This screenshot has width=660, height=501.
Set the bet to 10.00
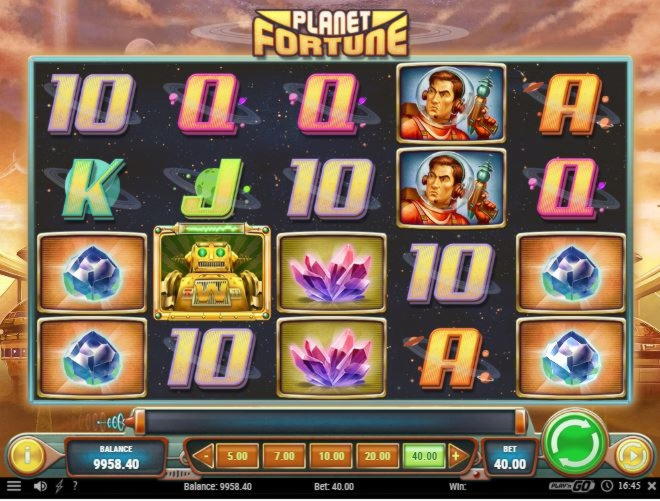coord(330,456)
